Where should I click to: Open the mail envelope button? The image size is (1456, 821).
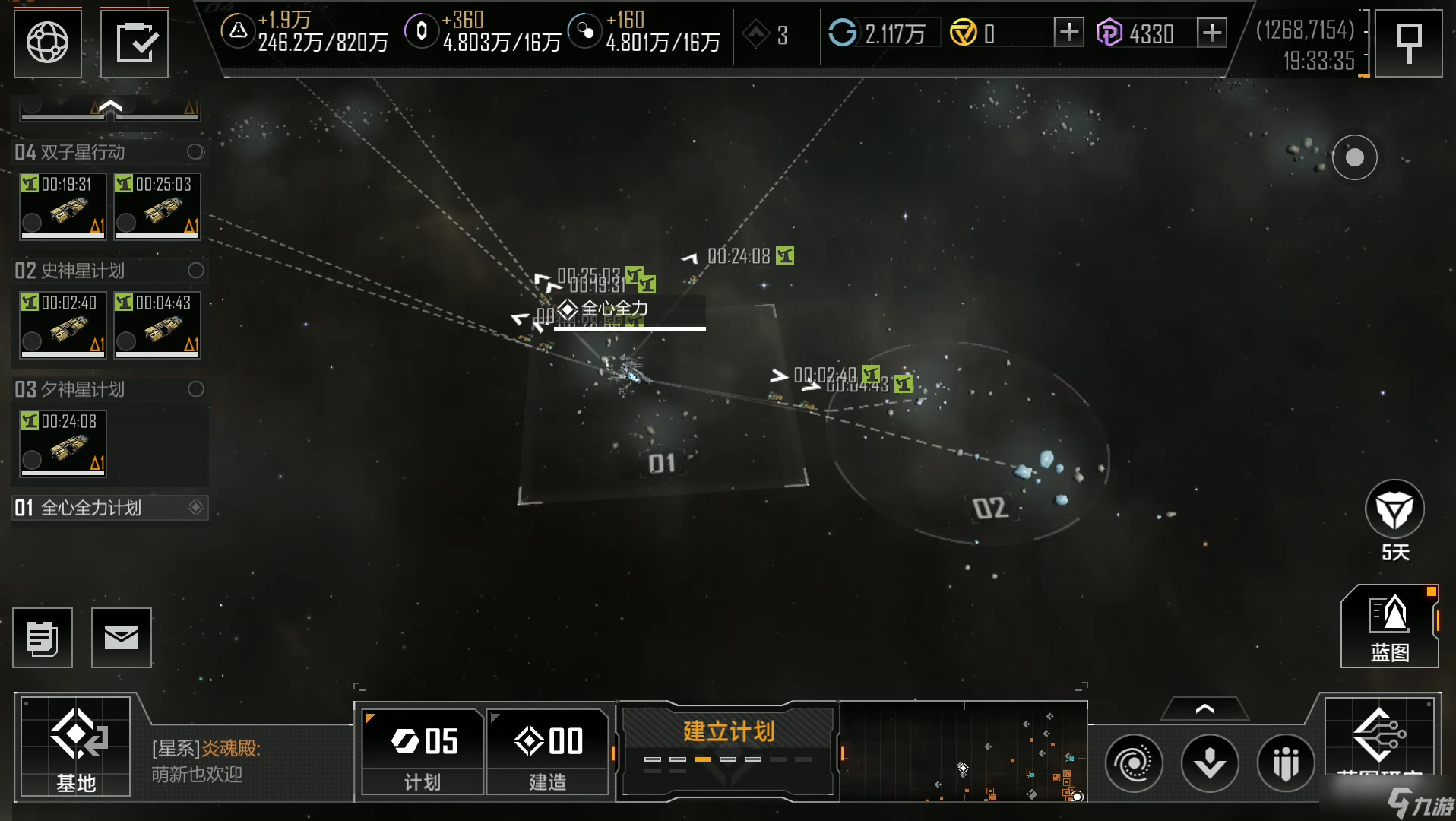pyautogui.click(x=122, y=638)
